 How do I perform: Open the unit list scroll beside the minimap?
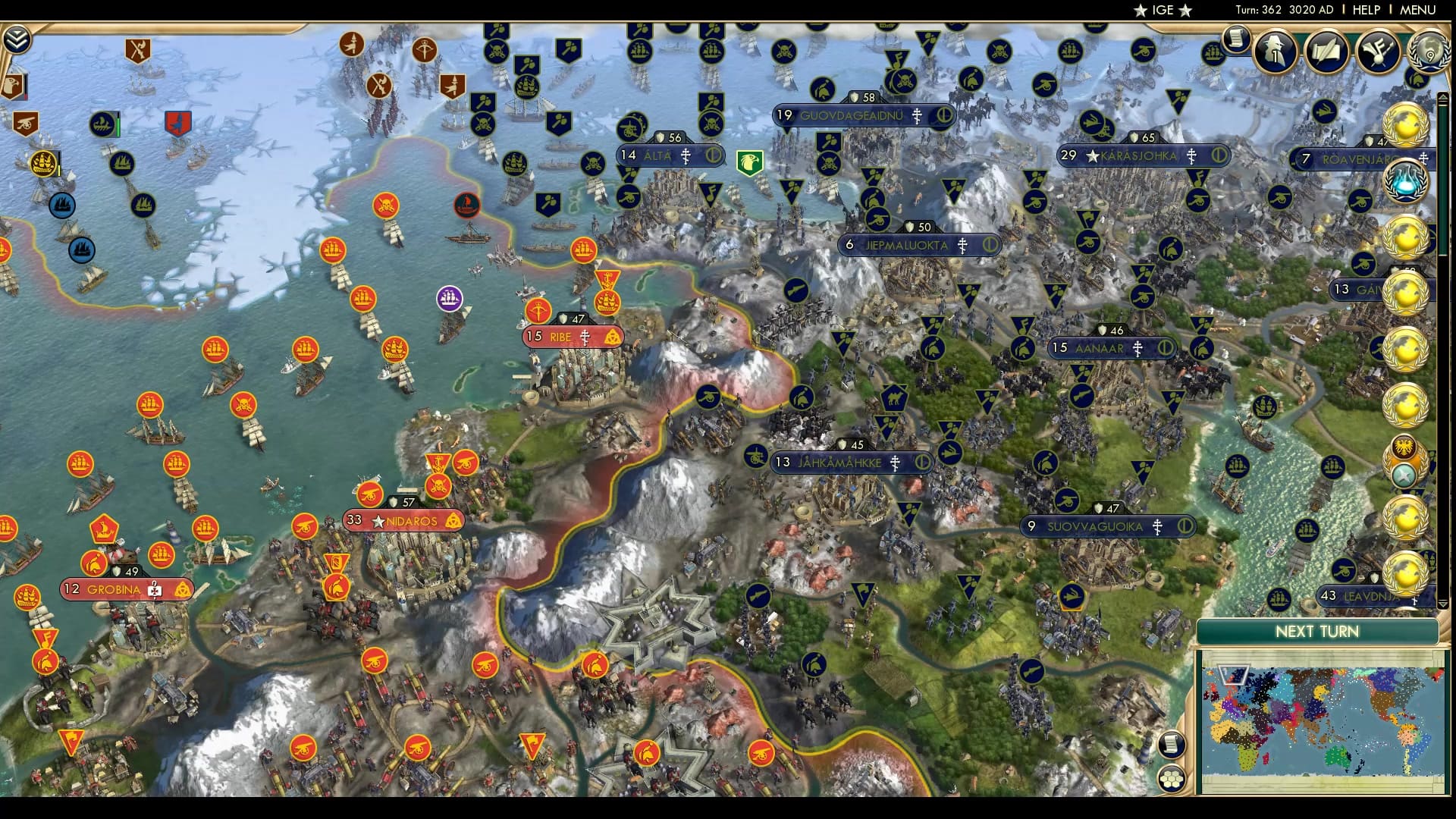pos(1172,745)
